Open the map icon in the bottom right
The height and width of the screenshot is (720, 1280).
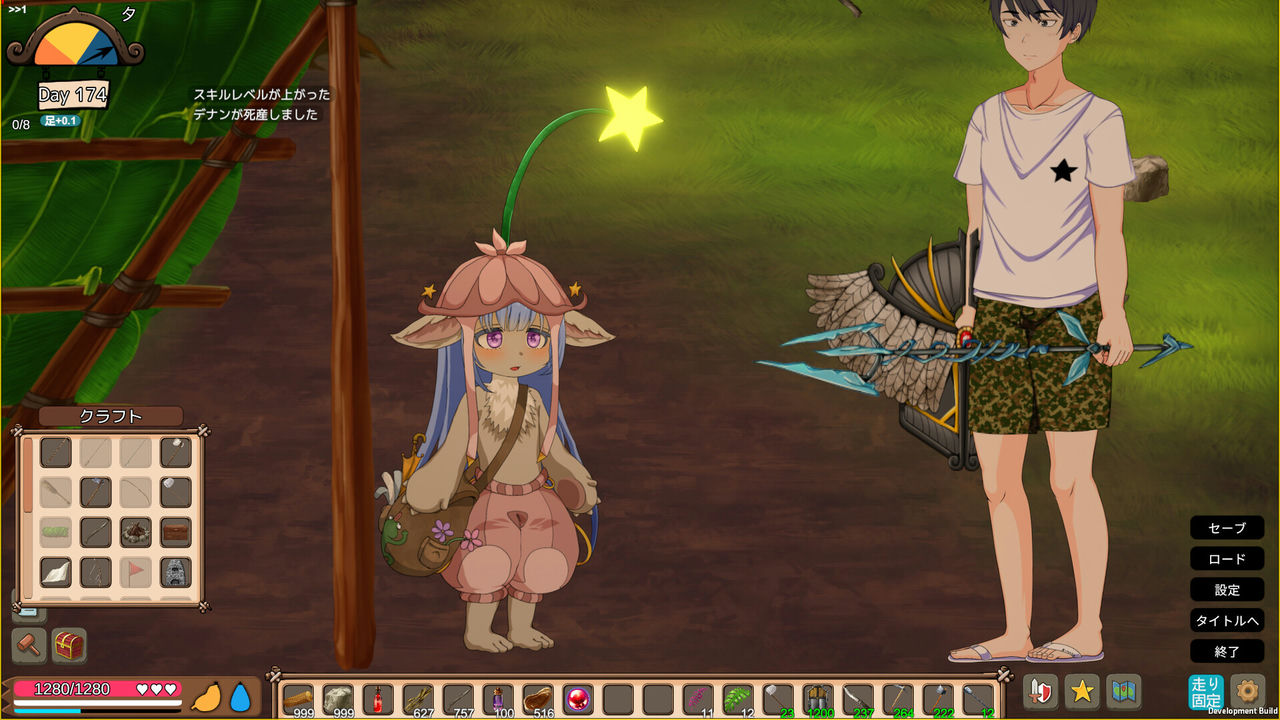(1122, 692)
